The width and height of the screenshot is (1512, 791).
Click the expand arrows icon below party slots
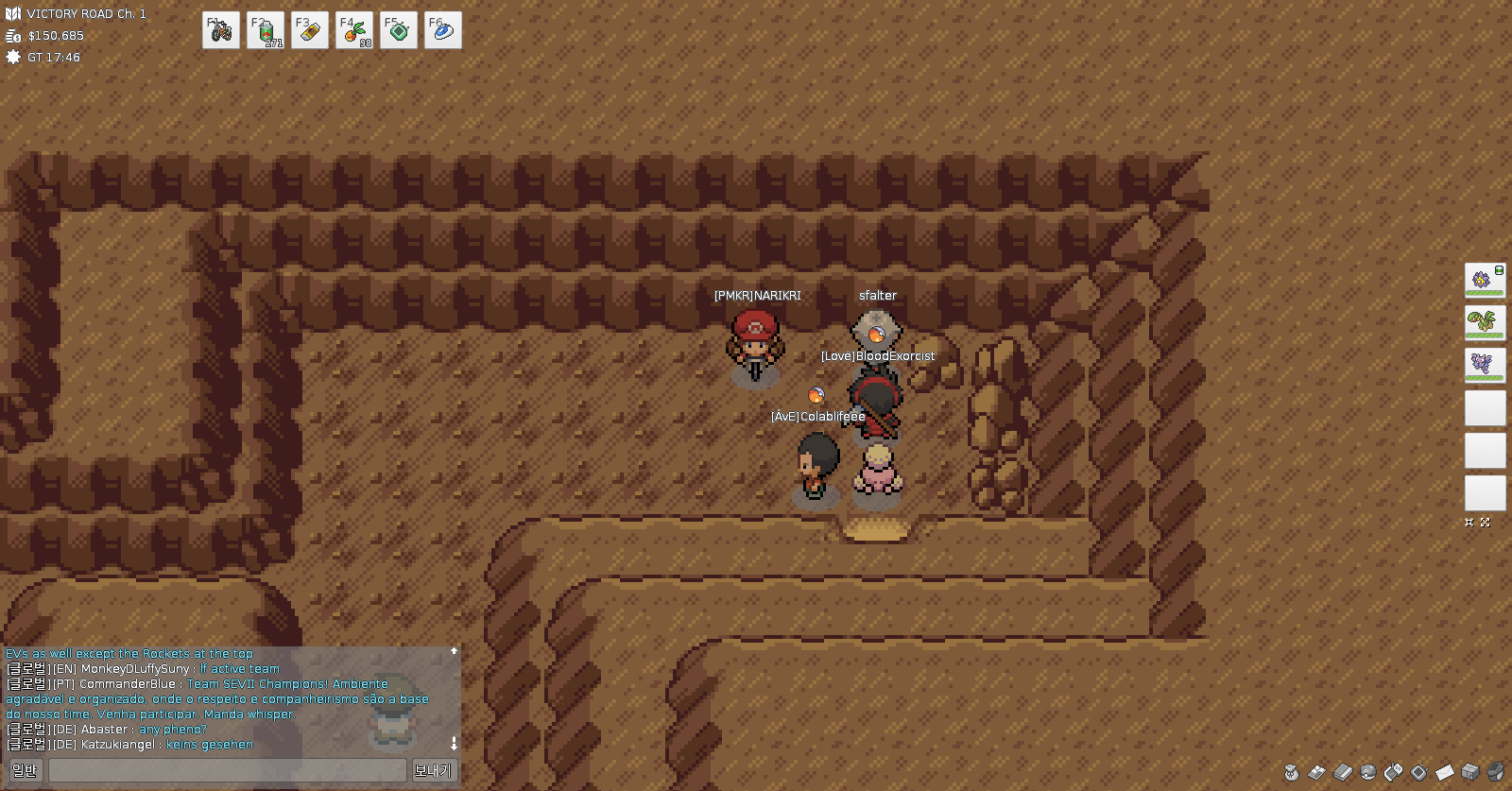pyautogui.click(x=1486, y=522)
